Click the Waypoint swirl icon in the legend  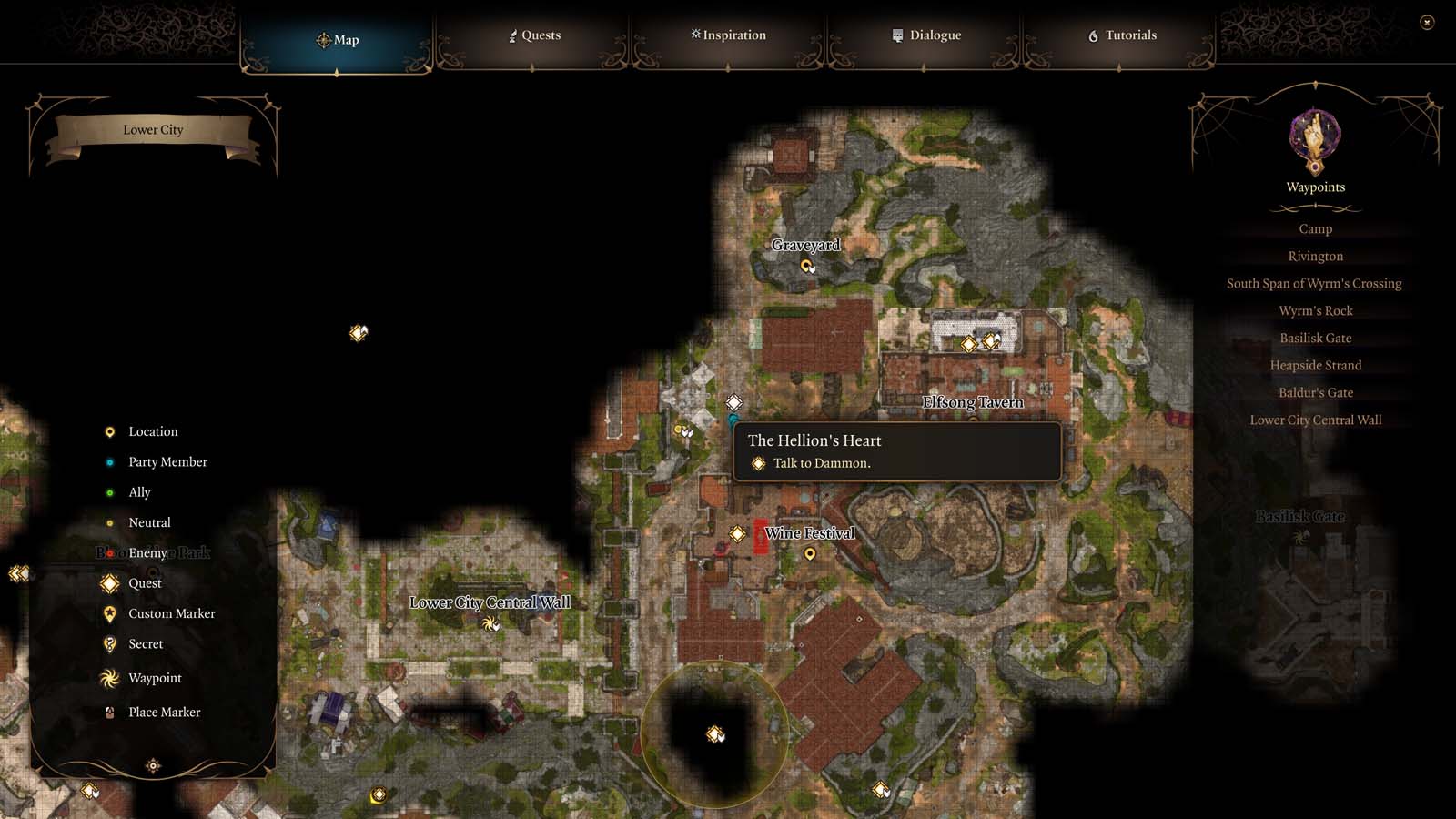(x=109, y=678)
